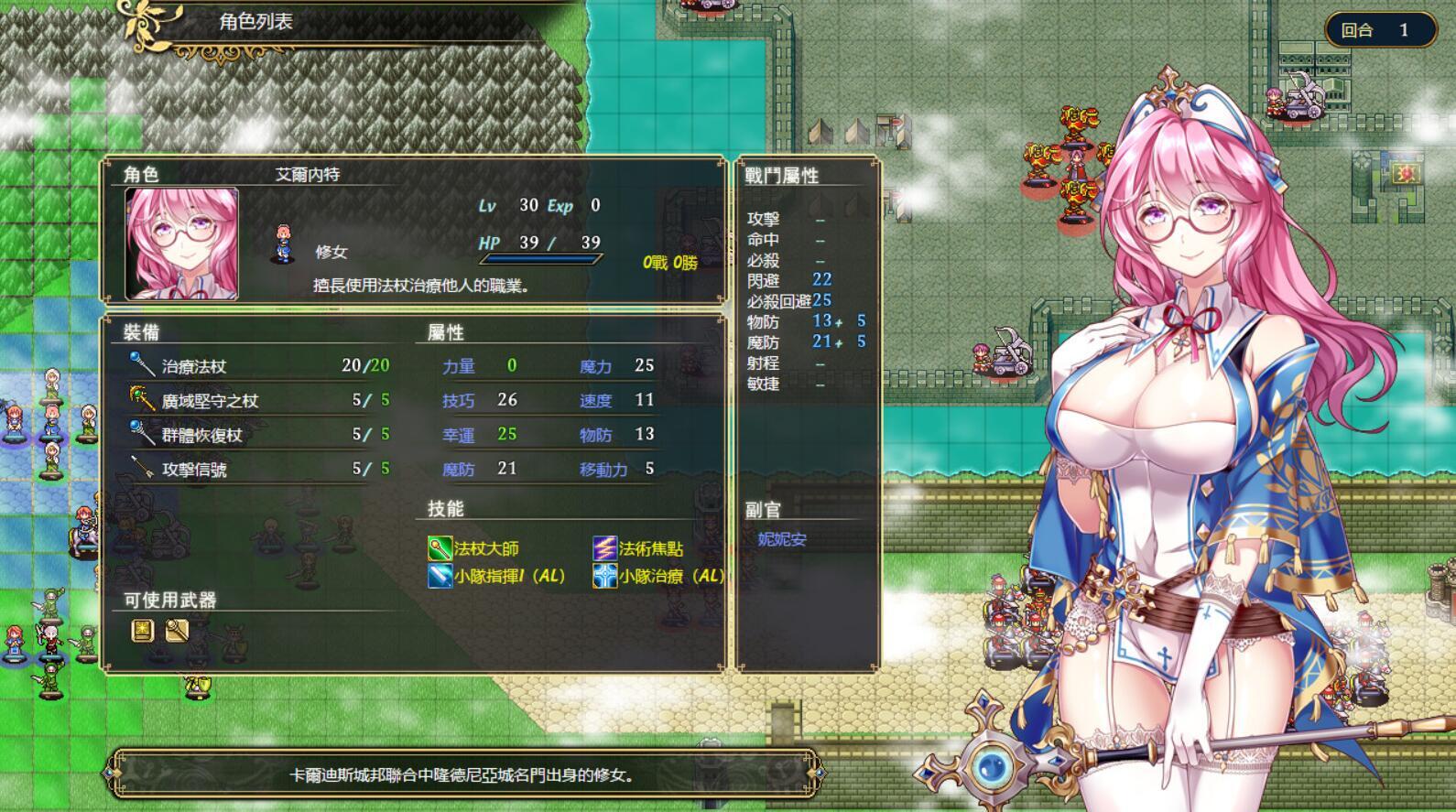Click the purple 法術焦點 skill icon
This screenshot has width=1456, height=812.
[x=603, y=549]
